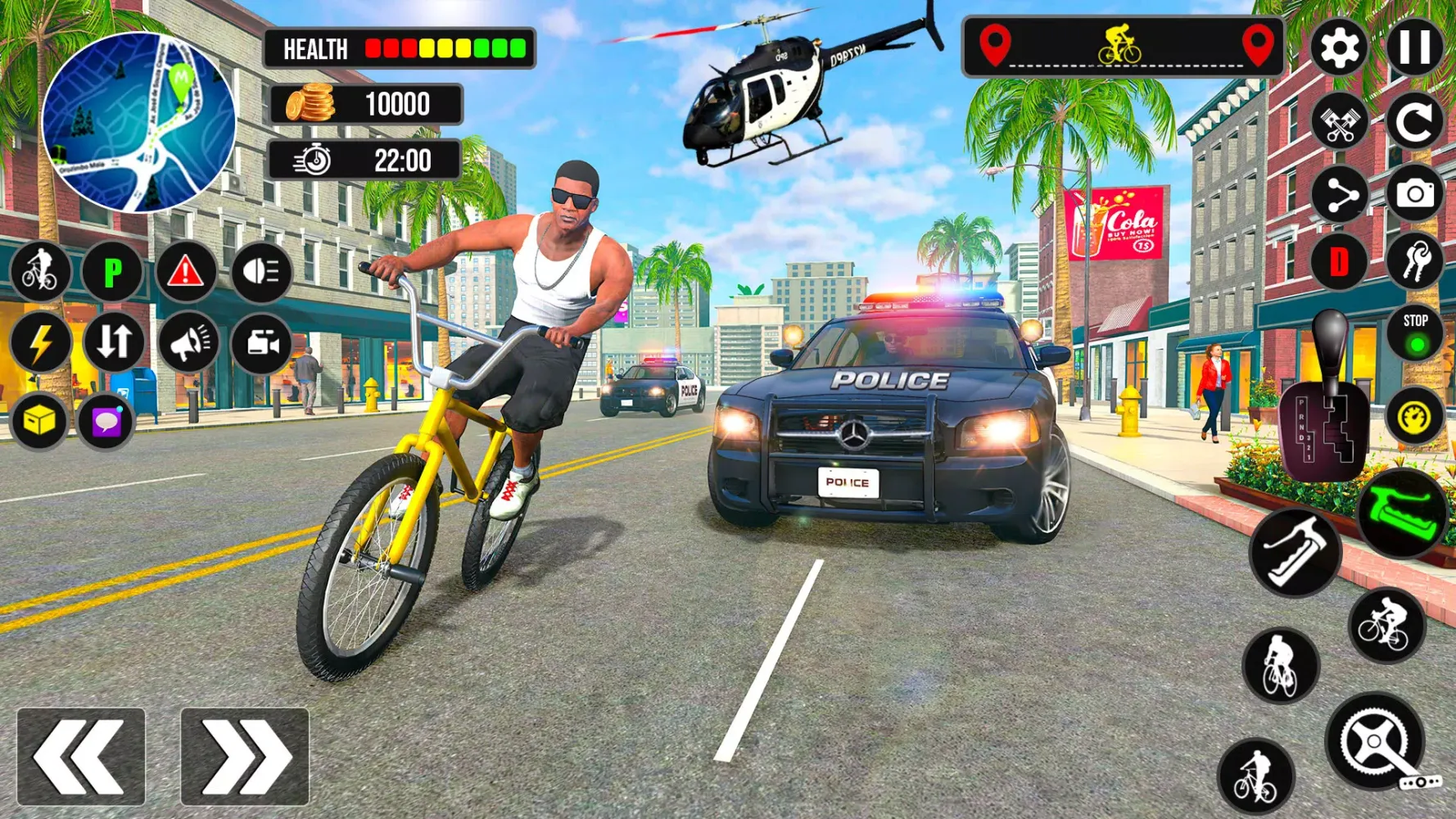This screenshot has width=1456, height=819.
Task: Open the settings gear menu
Action: 1337,48
